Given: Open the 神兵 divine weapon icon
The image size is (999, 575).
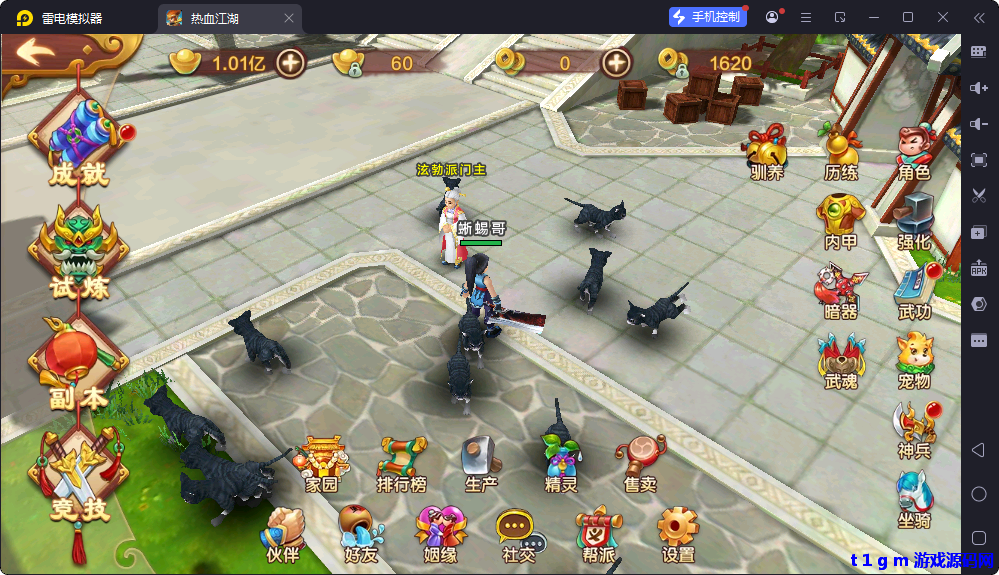Looking at the screenshot, I should pos(914,430).
